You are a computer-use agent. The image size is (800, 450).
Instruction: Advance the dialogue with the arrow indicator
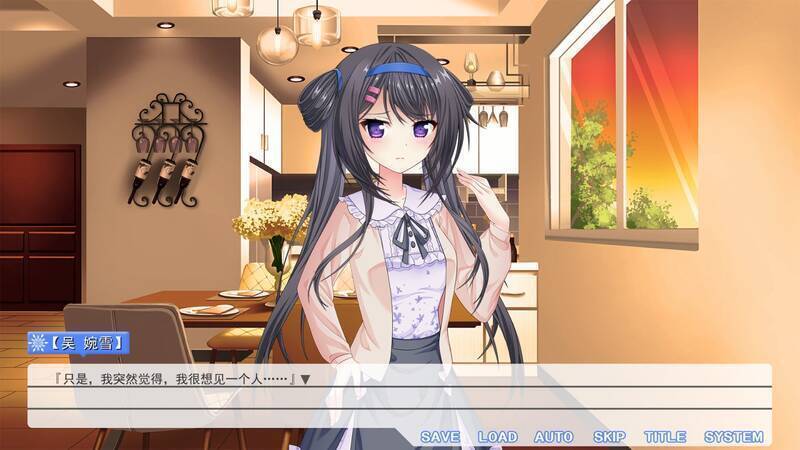[x=306, y=379]
